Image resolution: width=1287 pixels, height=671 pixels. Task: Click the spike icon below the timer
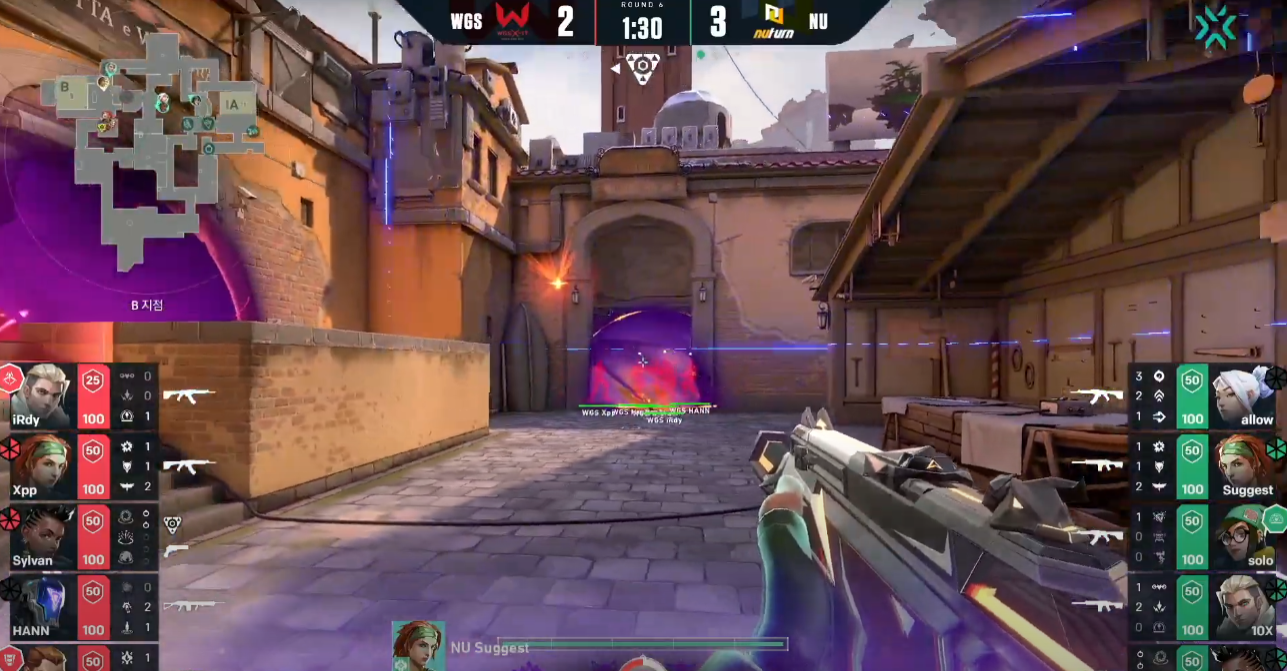click(x=642, y=67)
